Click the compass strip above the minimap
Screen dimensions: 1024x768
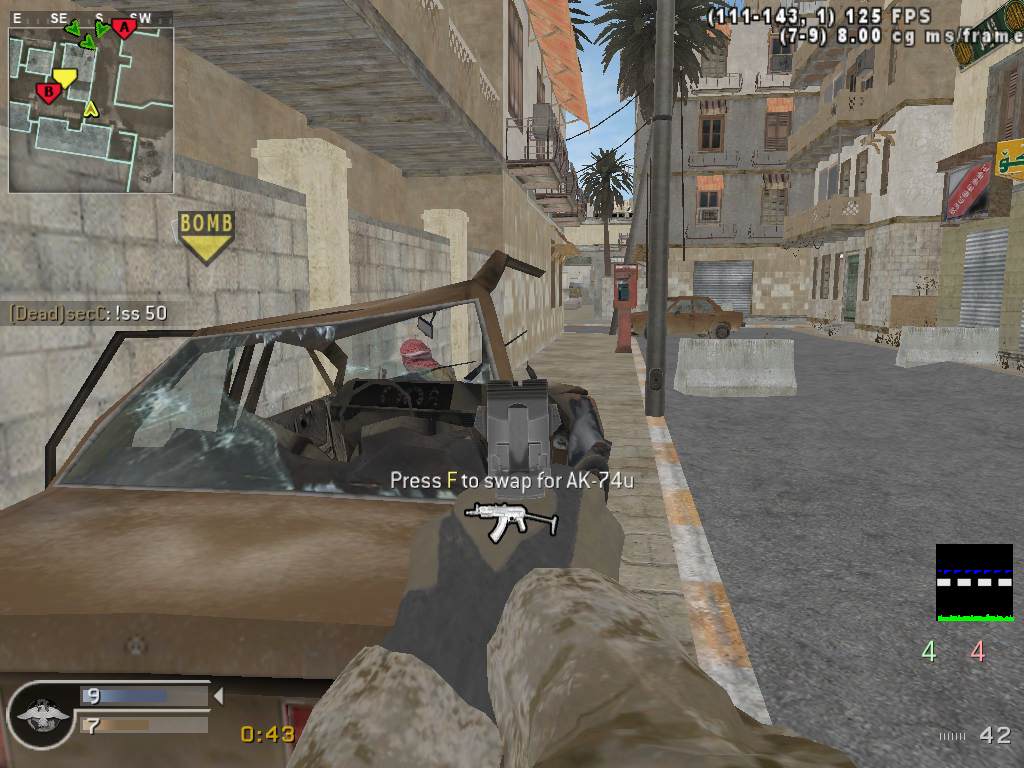[90, 18]
